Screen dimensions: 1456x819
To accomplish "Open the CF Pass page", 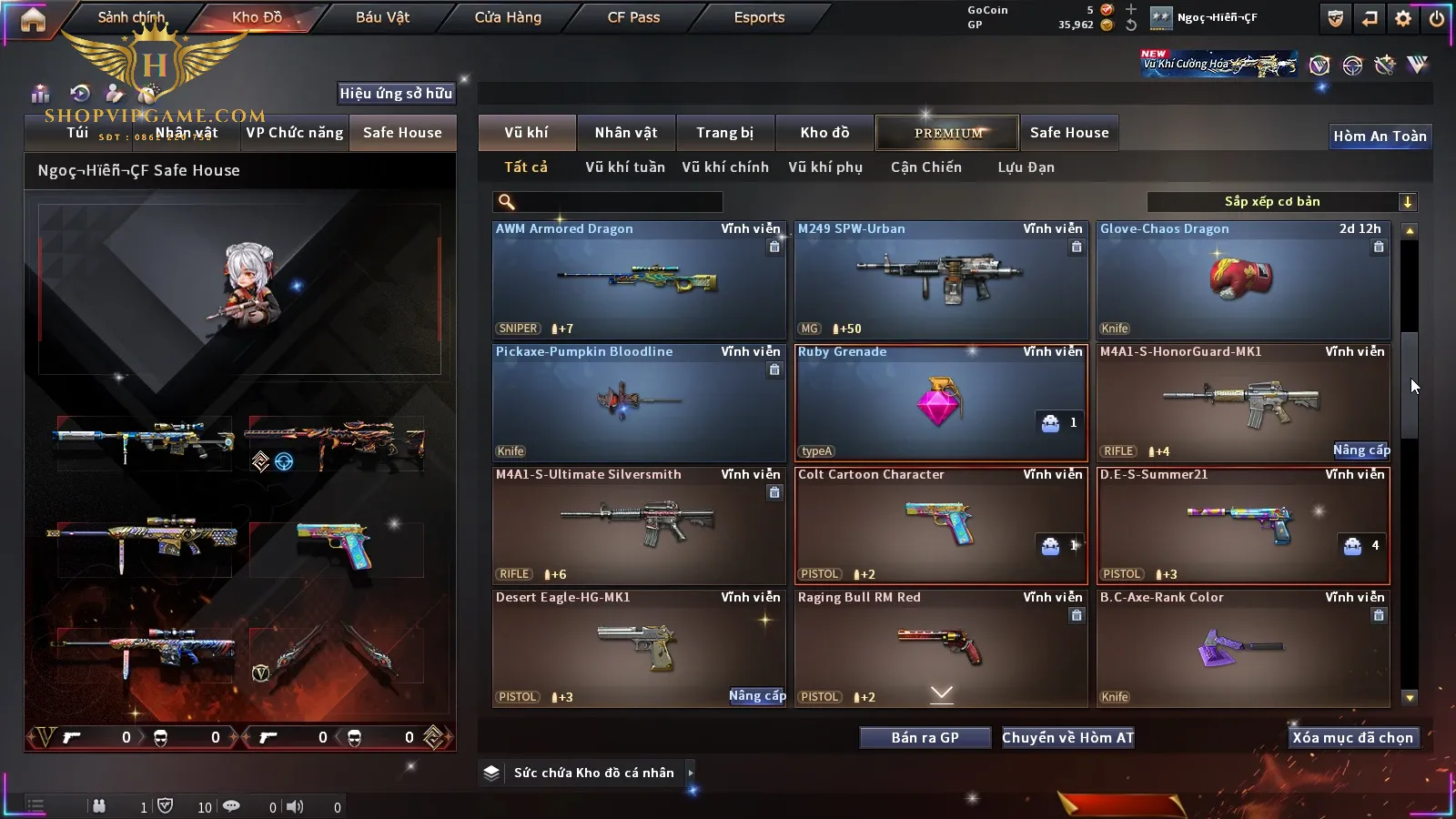I will [x=633, y=17].
